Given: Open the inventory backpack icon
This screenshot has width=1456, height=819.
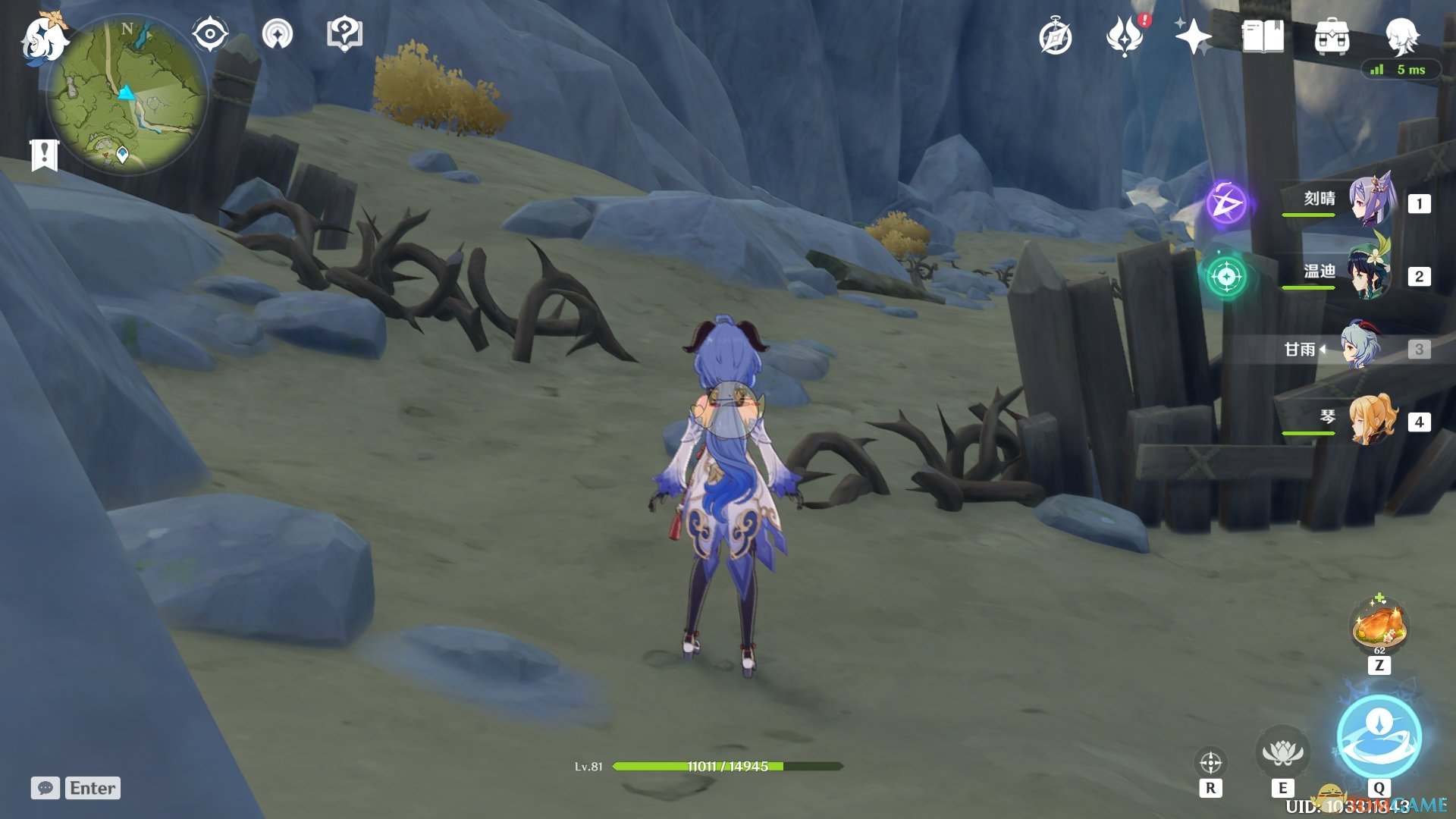Looking at the screenshot, I should click(x=1332, y=36).
